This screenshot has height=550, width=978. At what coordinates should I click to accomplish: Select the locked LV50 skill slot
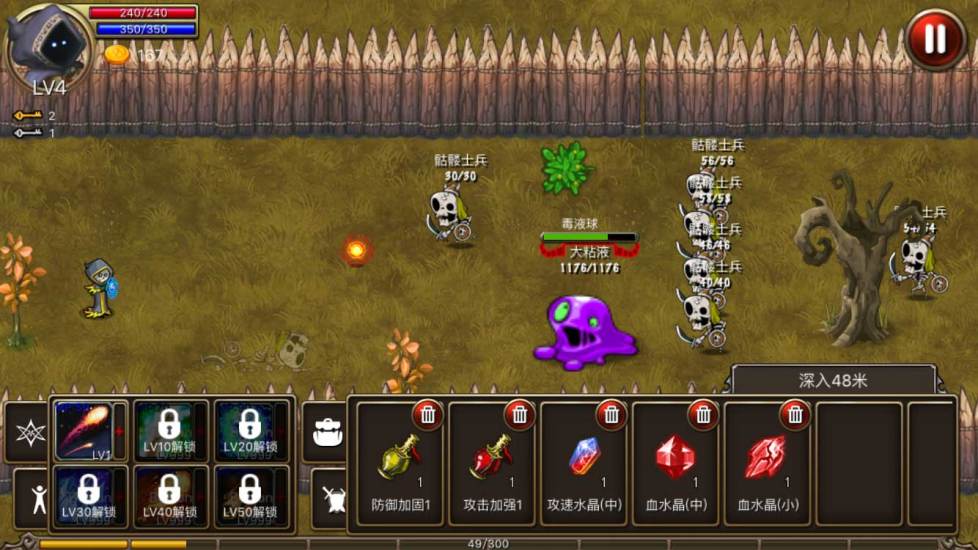coord(250,495)
